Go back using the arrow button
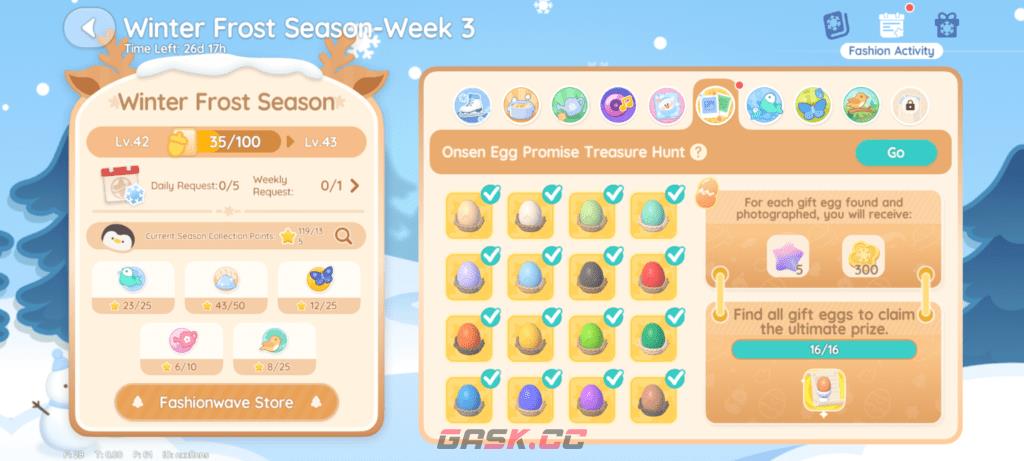 pyautogui.click(x=89, y=28)
